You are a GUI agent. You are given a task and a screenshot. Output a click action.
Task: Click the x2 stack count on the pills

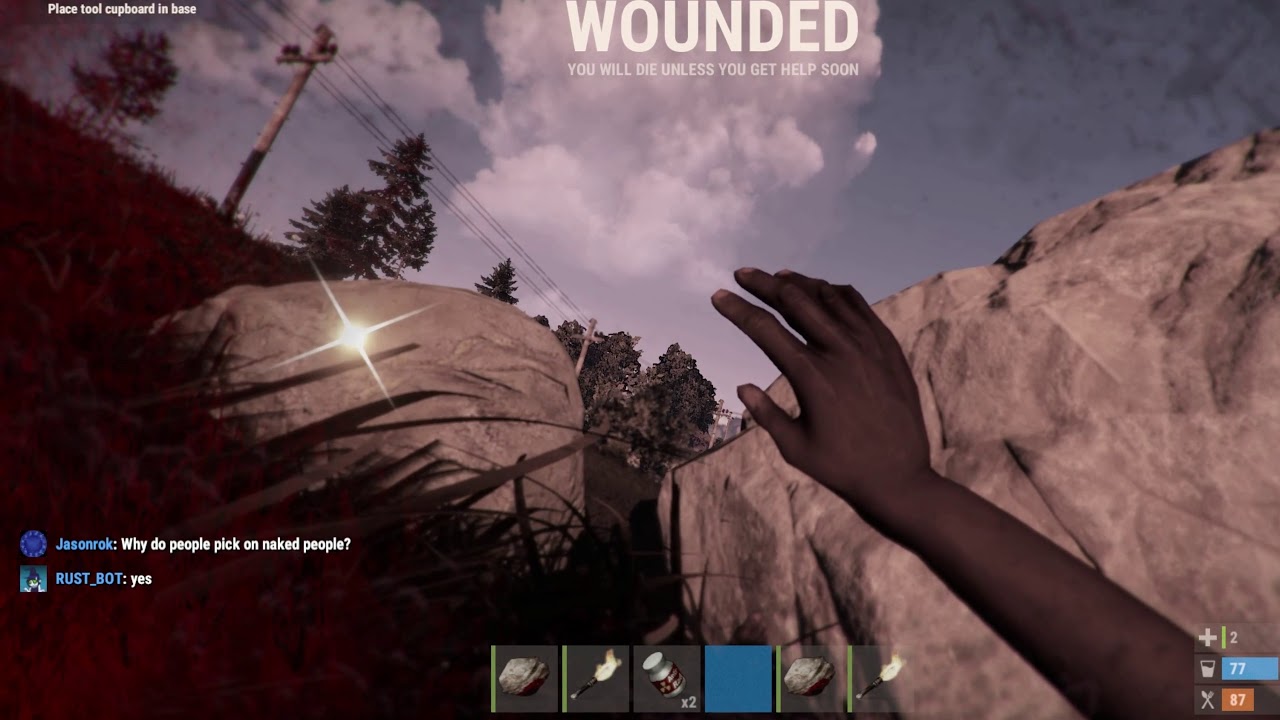pos(687,702)
